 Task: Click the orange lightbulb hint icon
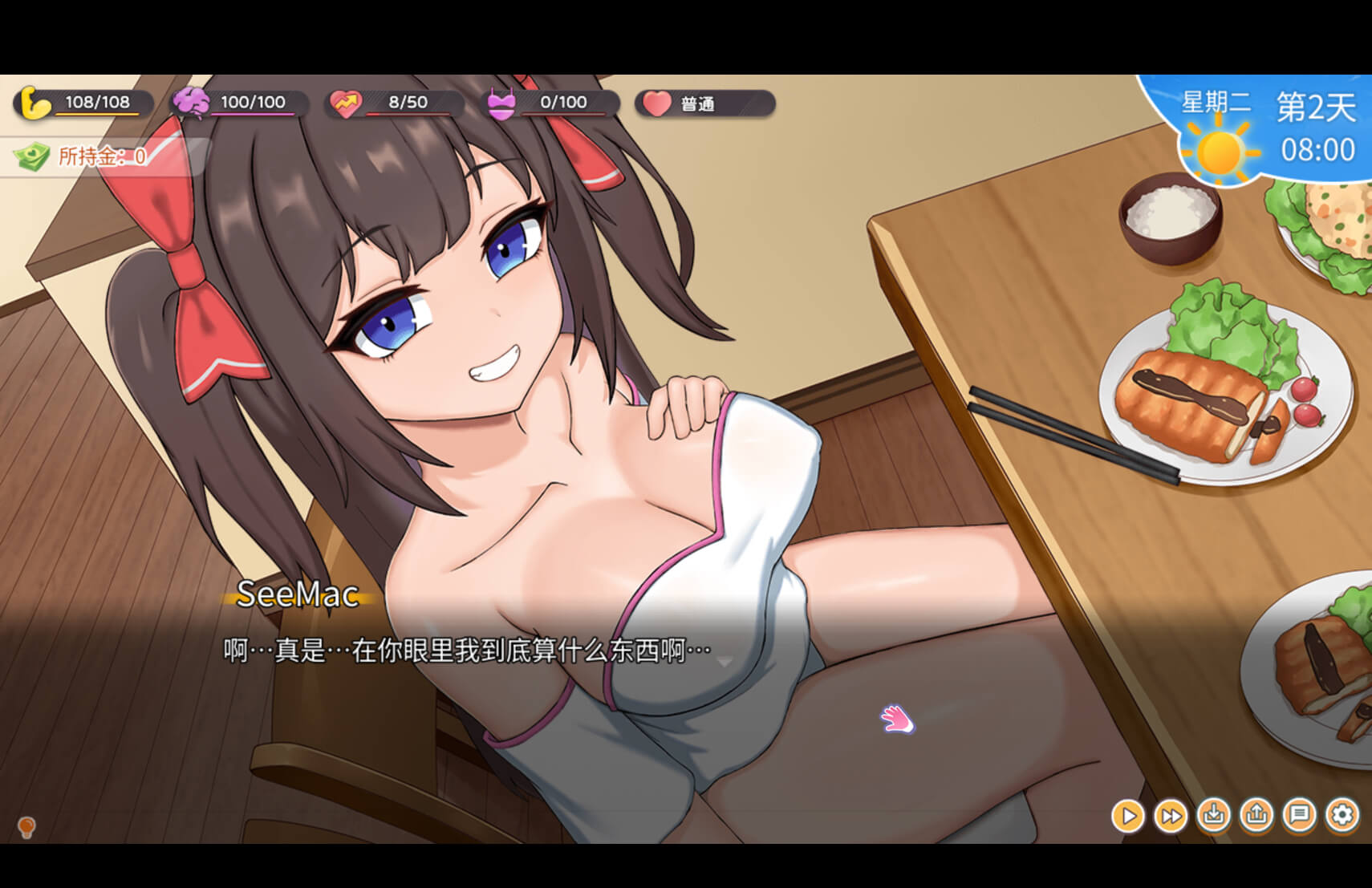(26, 825)
